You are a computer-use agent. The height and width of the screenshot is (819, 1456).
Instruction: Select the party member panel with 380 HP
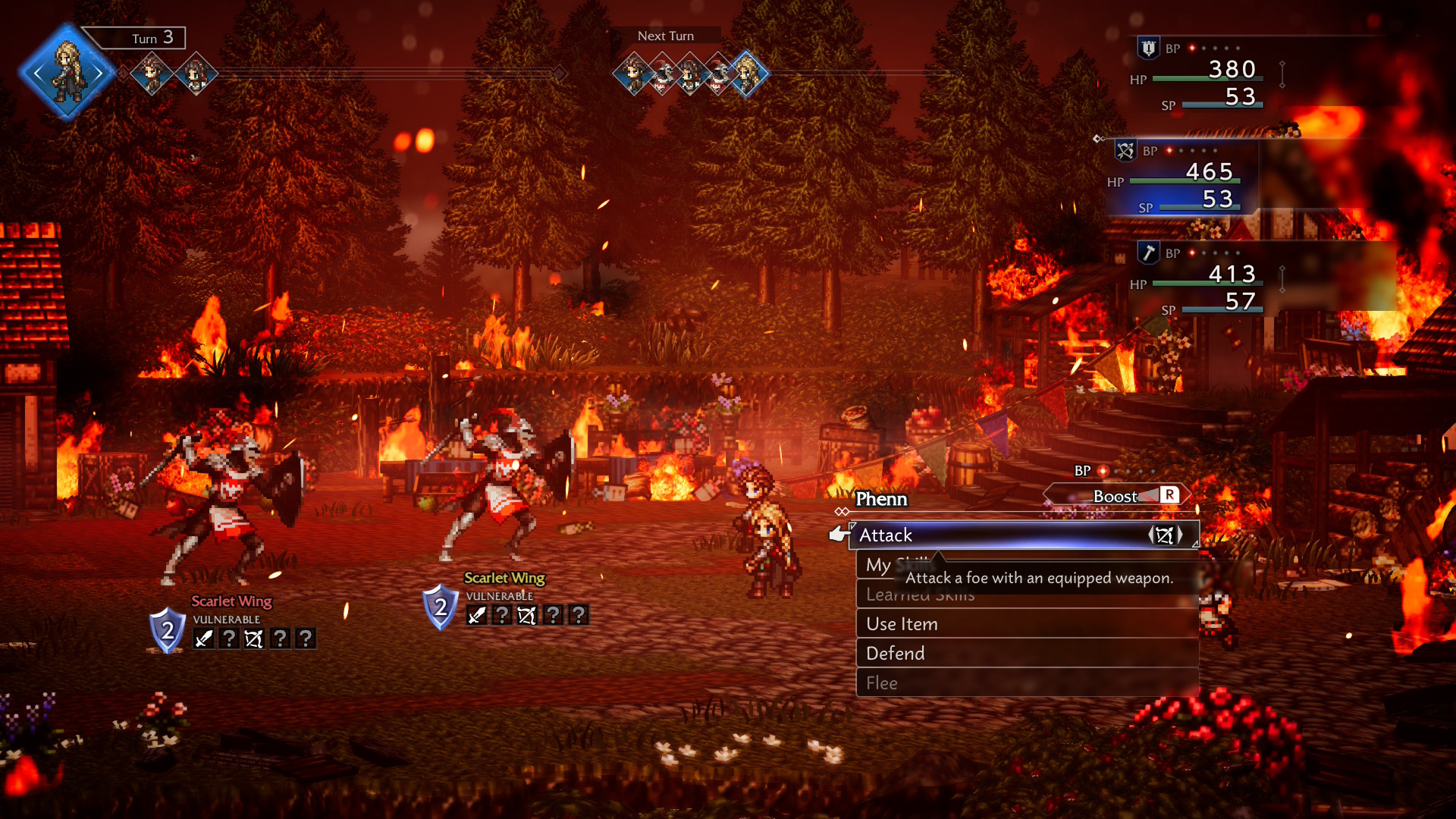1206,74
